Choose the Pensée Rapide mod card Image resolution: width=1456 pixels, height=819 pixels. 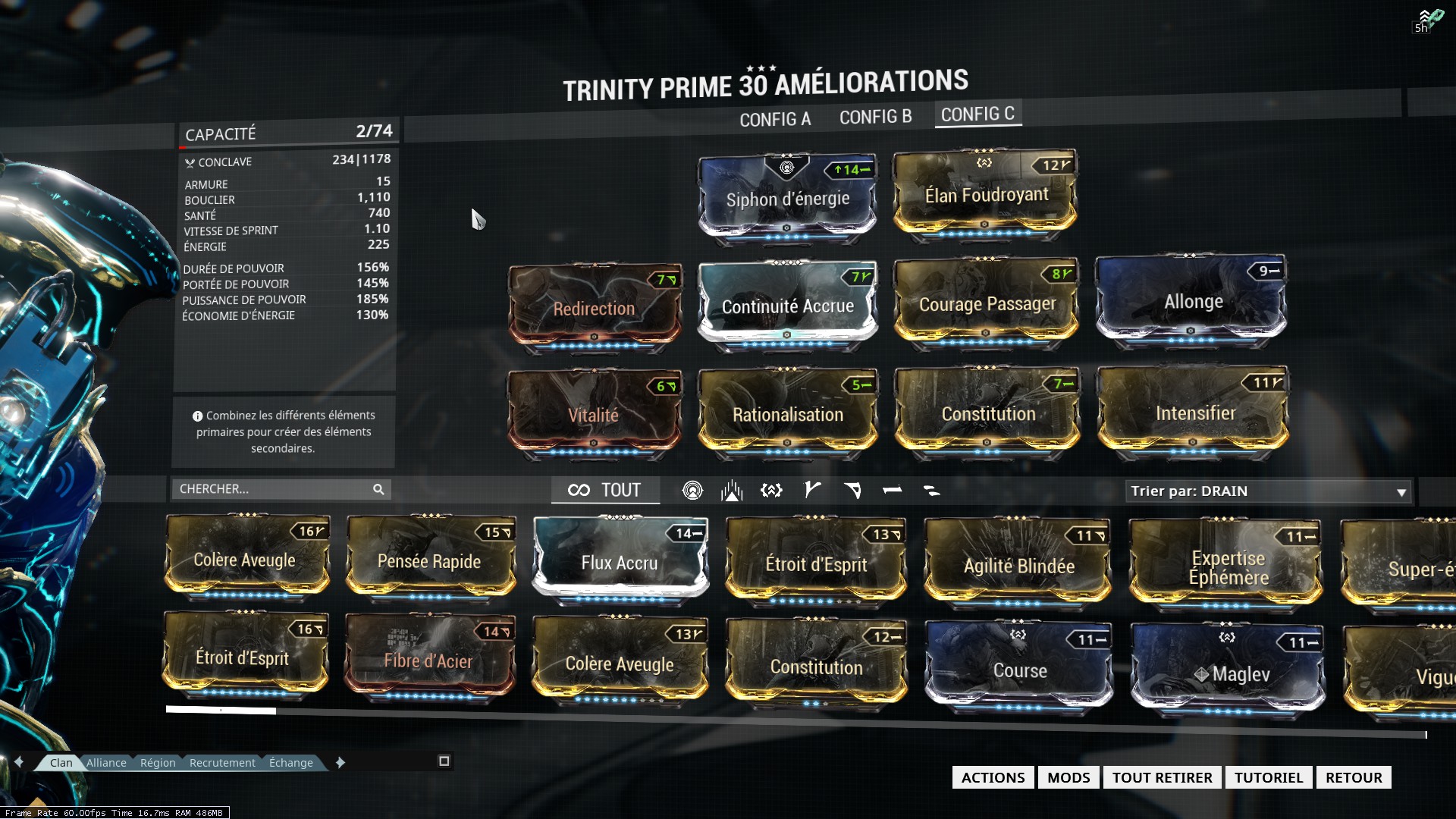click(429, 561)
